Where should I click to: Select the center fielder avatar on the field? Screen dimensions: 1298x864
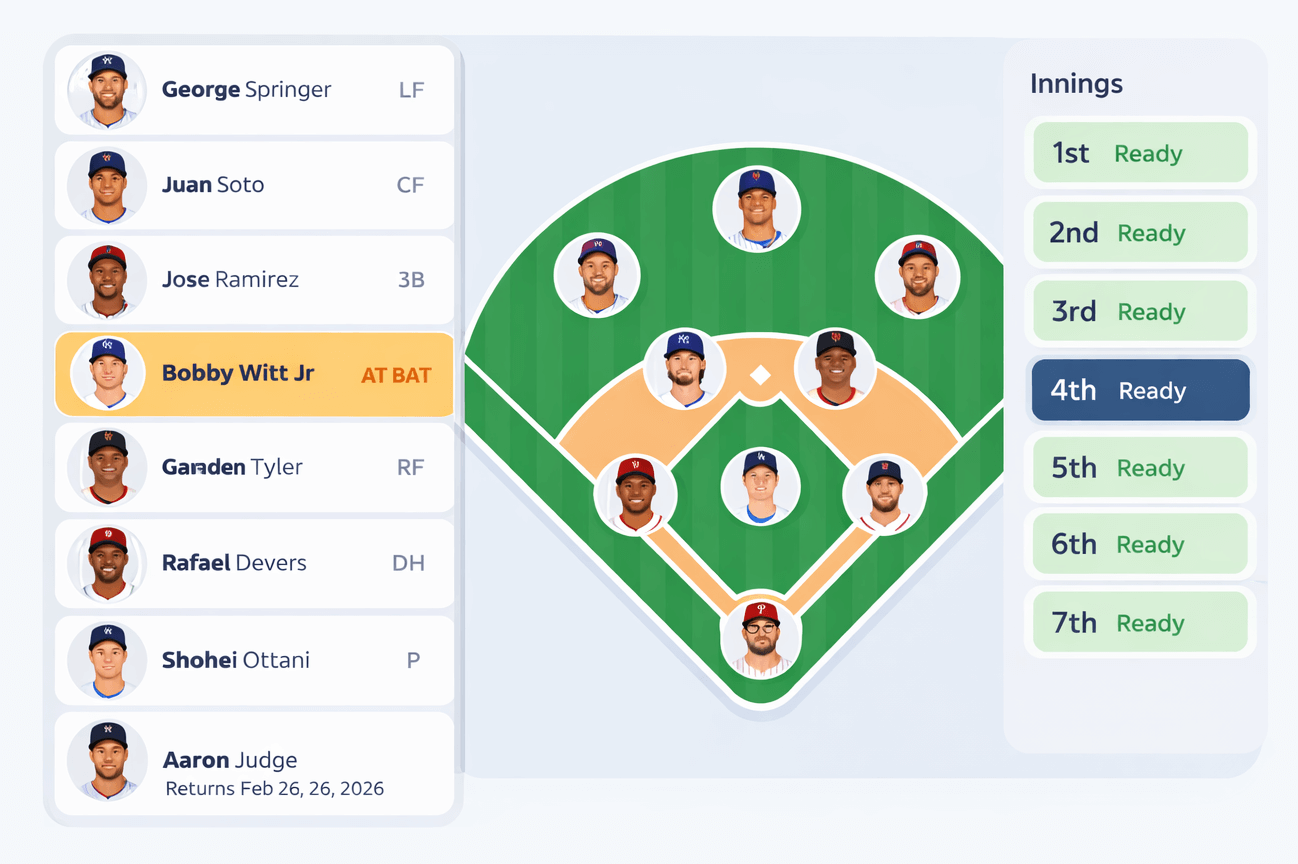pos(757,206)
